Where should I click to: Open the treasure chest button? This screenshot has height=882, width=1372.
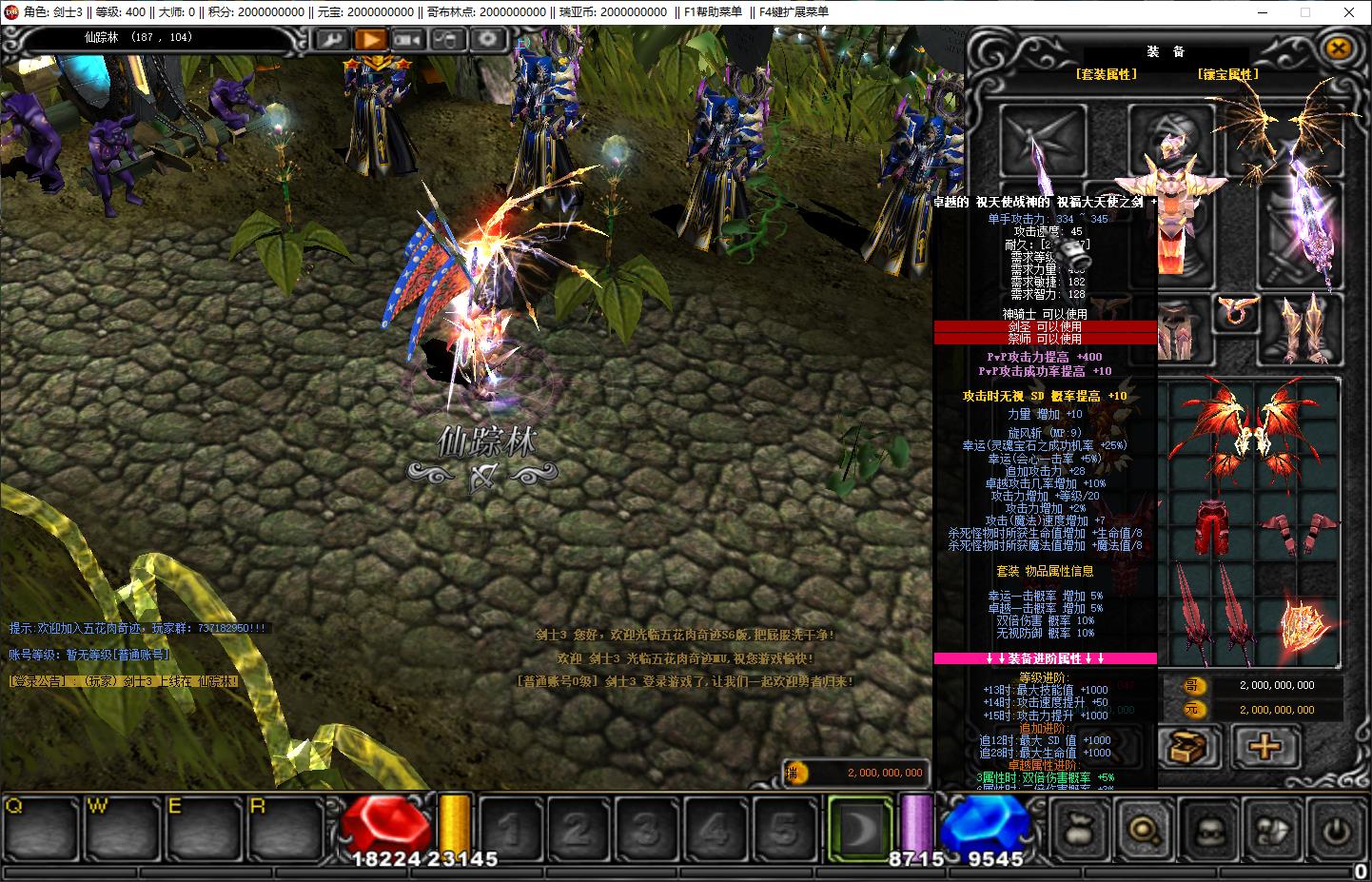pos(1188,746)
